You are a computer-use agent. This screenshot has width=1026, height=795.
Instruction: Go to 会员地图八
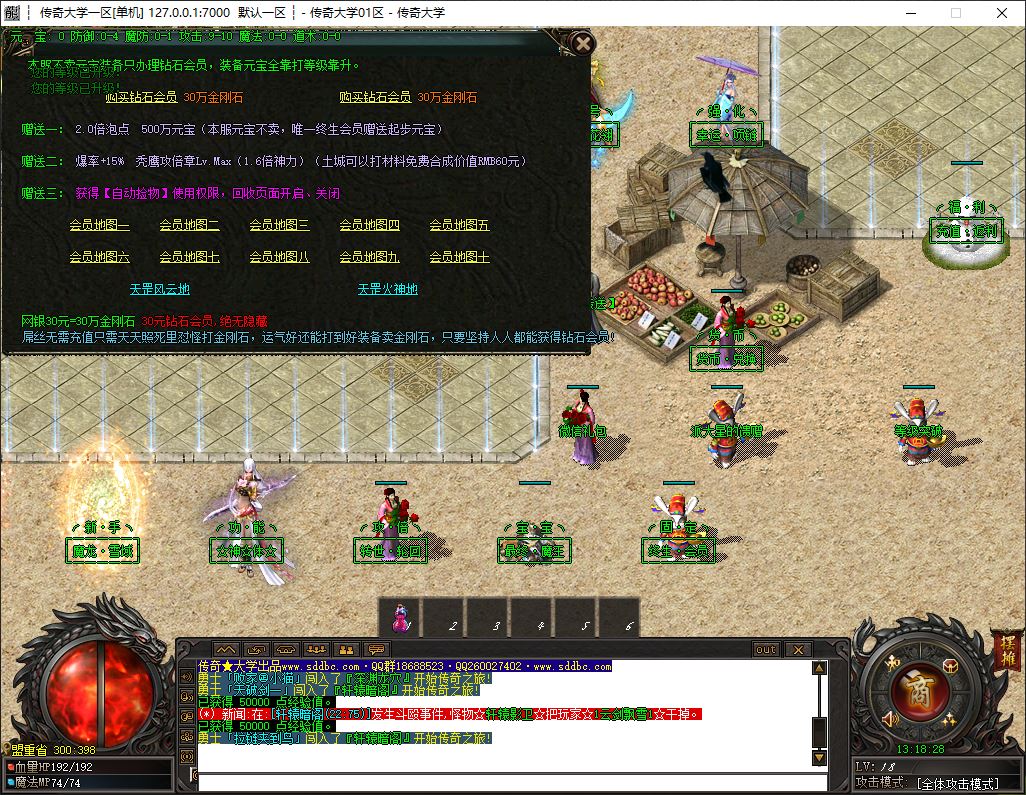(x=279, y=257)
